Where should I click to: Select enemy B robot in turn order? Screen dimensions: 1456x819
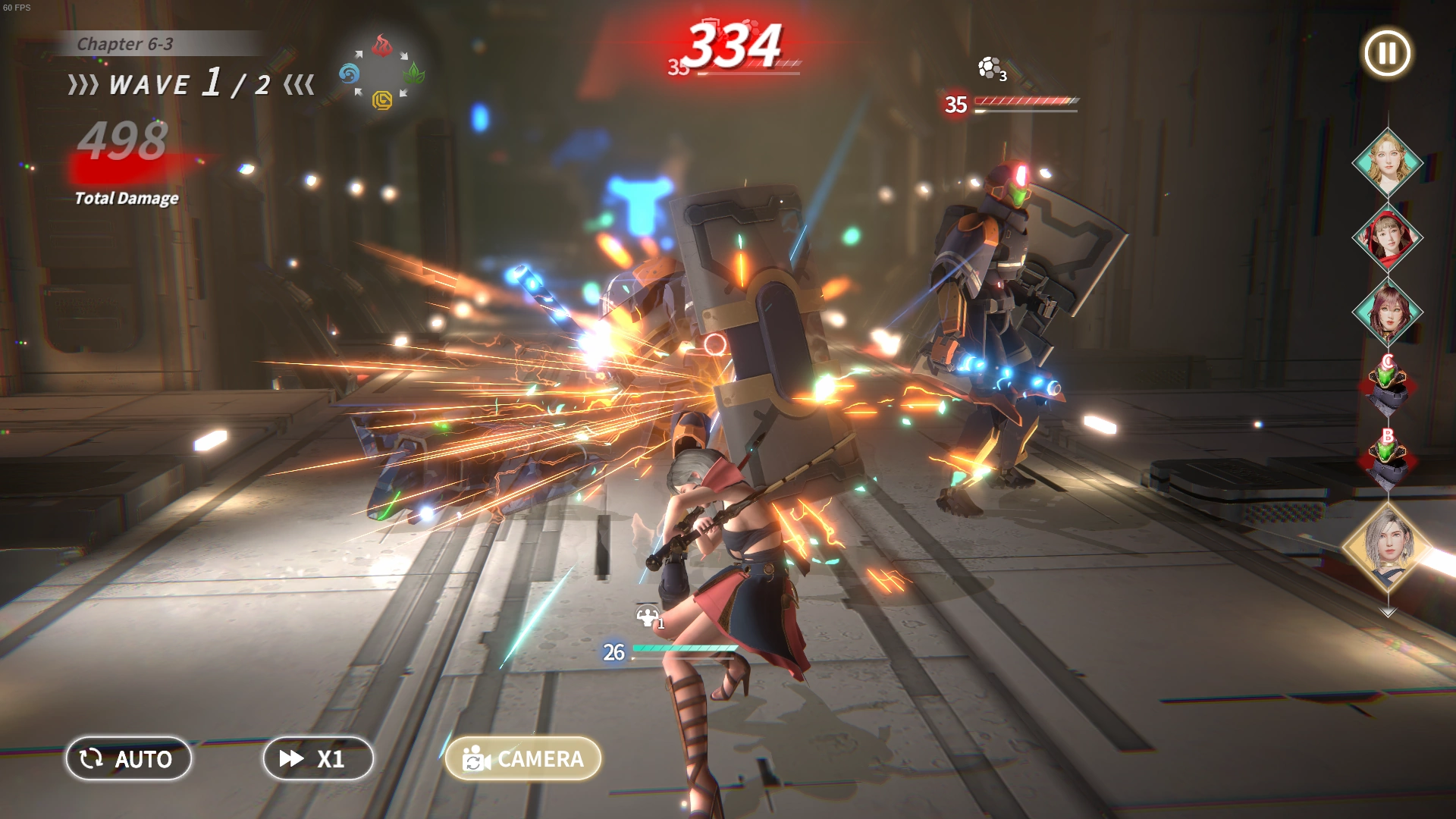coord(1388,460)
